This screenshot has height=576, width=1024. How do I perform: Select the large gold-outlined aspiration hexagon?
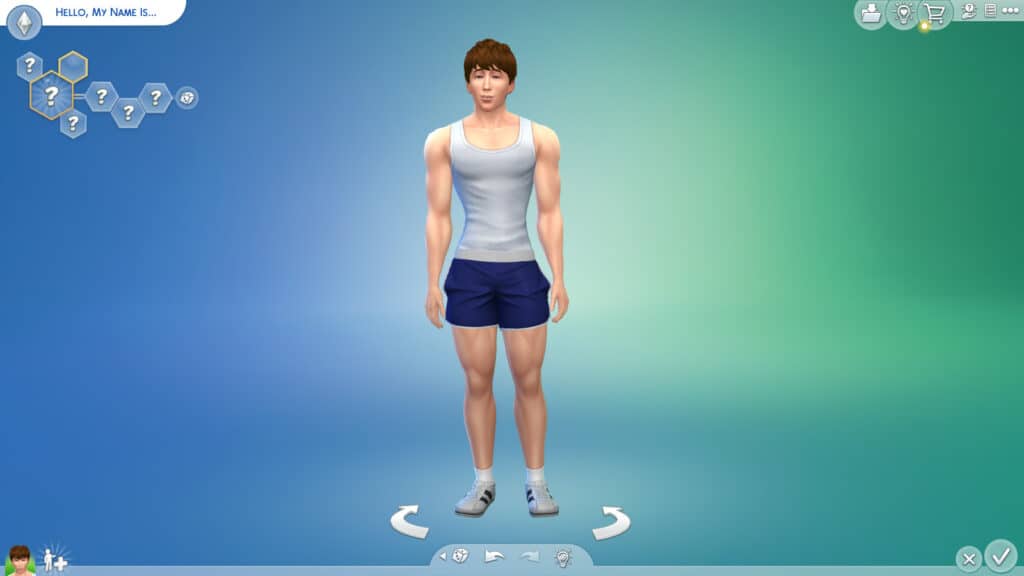(x=51, y=97)
